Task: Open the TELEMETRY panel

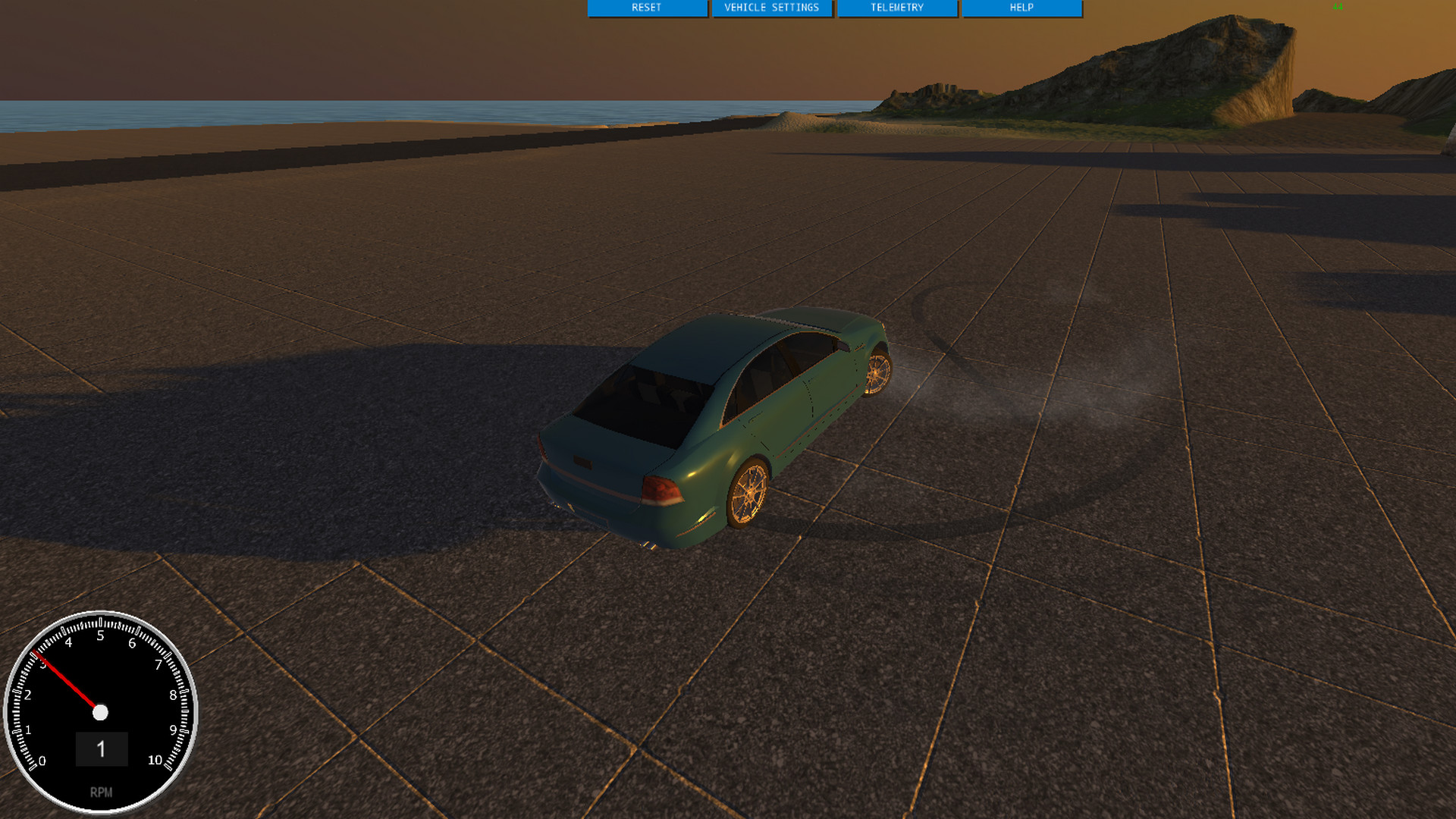Action: pyautogui.click(x=896, y=8)
